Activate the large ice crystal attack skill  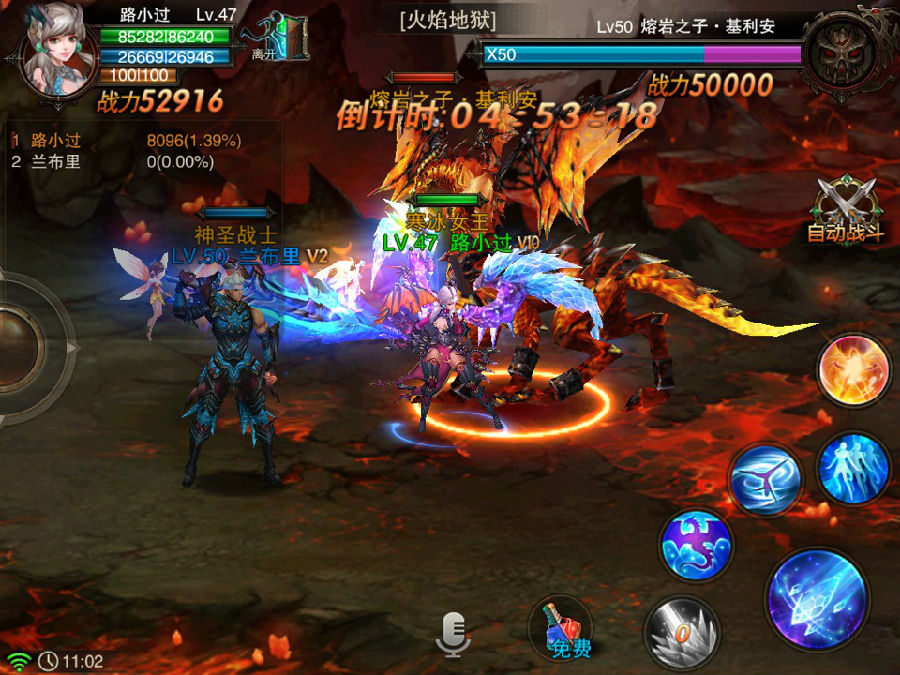tap(817, 598)
